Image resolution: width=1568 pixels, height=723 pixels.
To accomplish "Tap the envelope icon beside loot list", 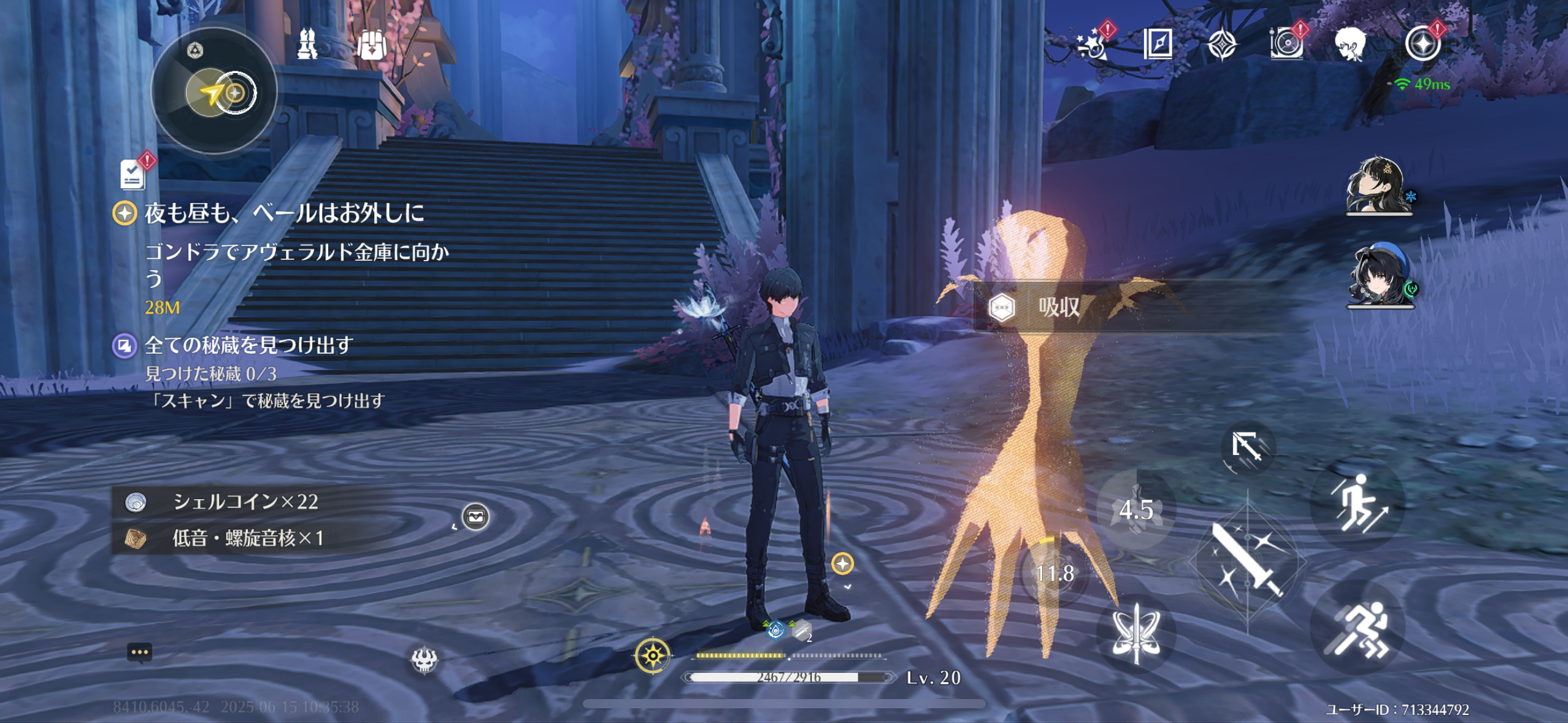I will point(475,517).
